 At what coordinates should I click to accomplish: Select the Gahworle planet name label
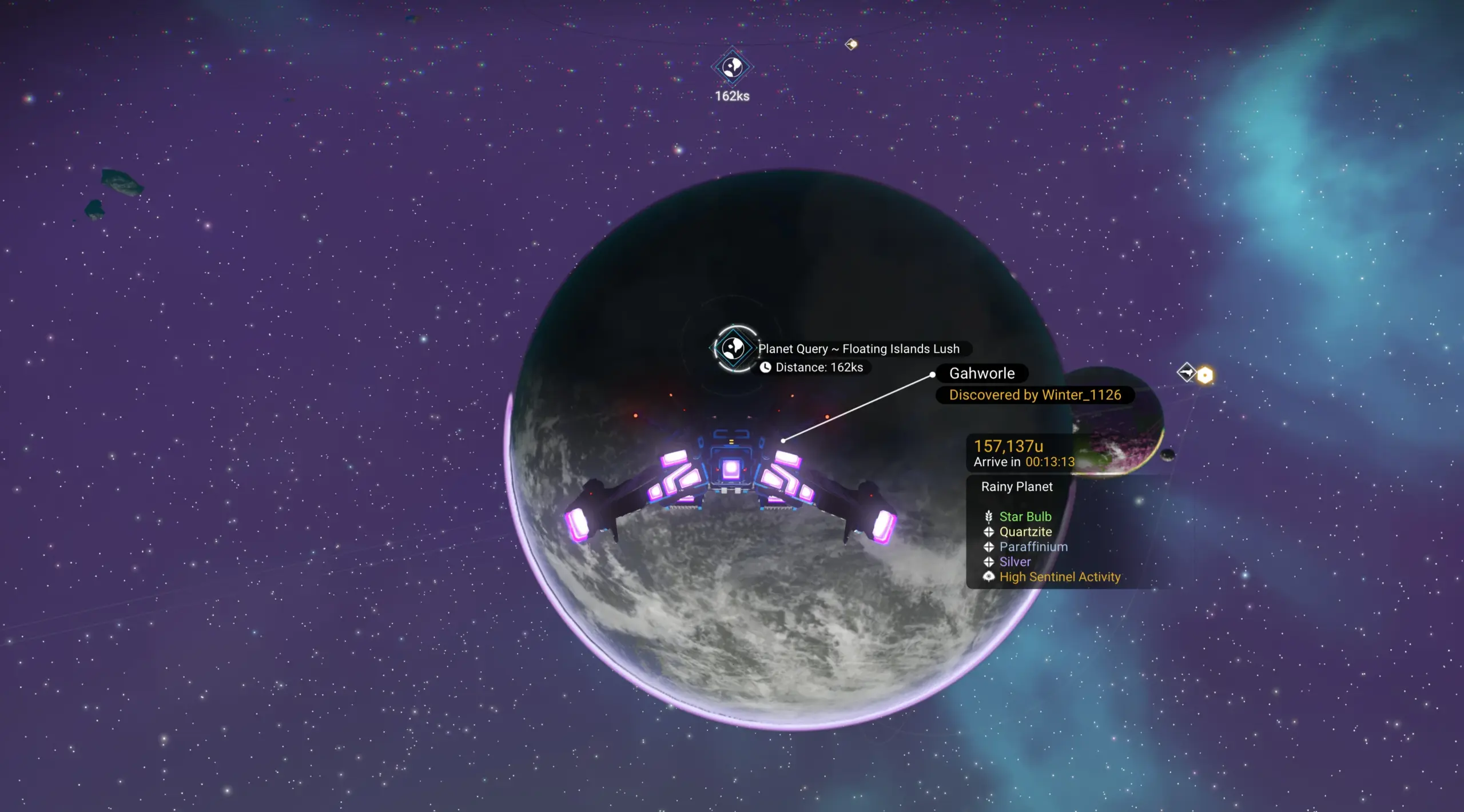(x=981, y=373)
